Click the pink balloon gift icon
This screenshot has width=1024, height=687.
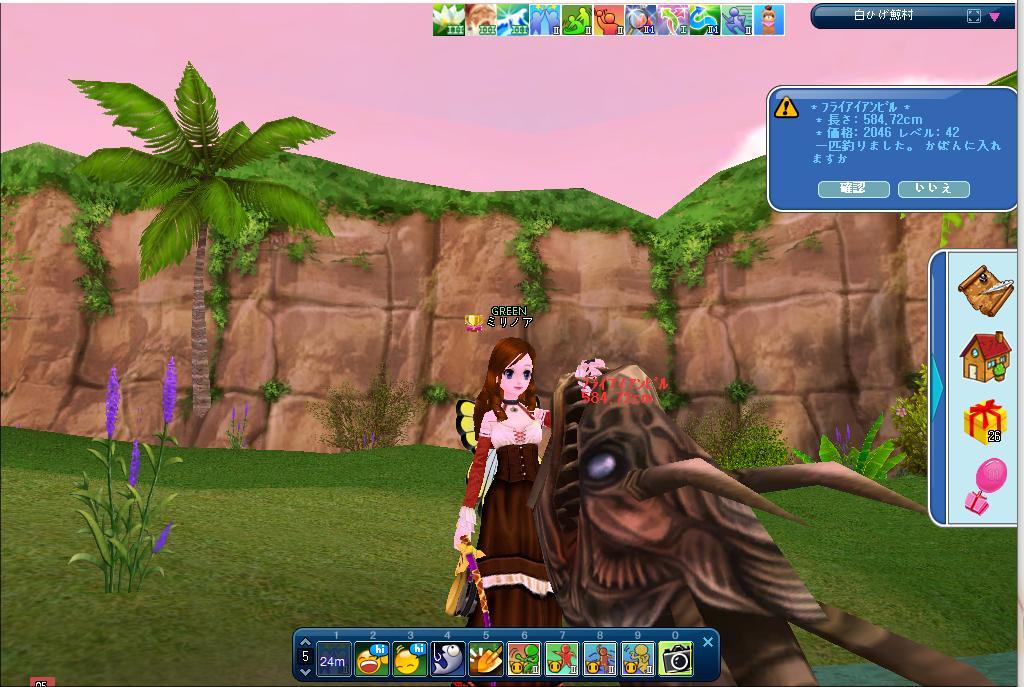(x=985, y=487)
